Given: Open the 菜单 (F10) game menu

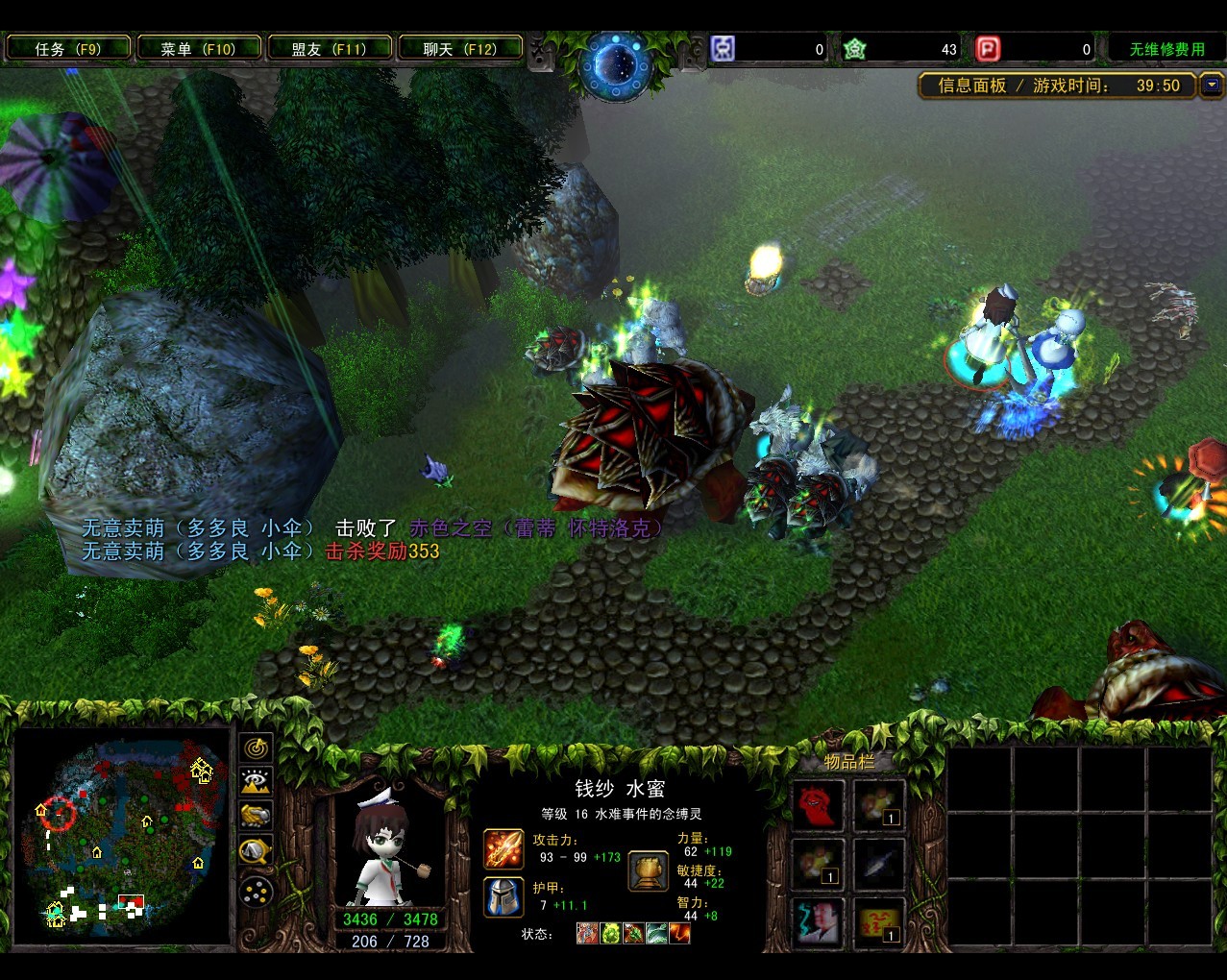Looking at the screenshot, I should pos(199,48).
